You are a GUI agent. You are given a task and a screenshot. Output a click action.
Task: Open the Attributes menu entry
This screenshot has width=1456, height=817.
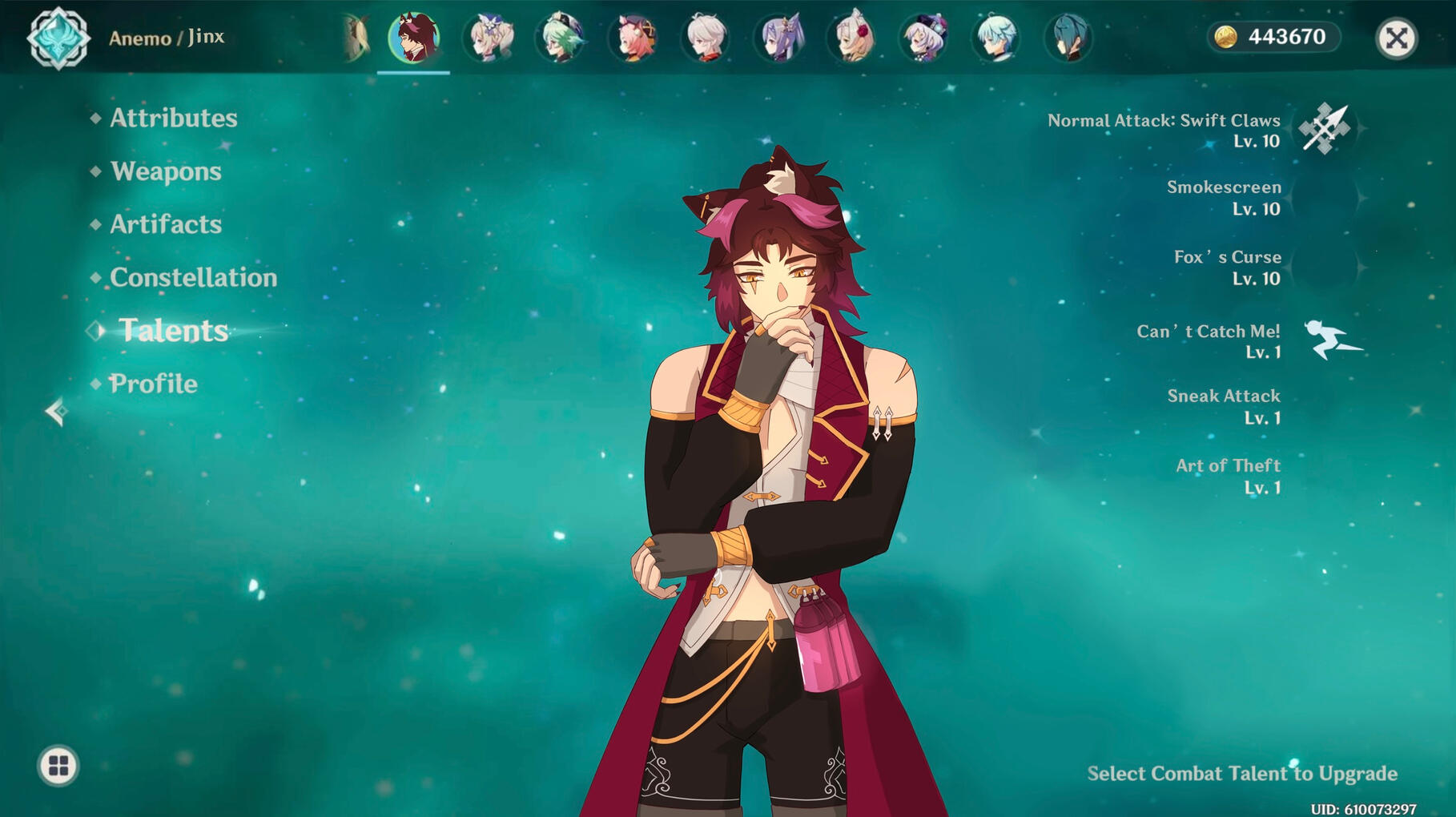pos(173,119)
